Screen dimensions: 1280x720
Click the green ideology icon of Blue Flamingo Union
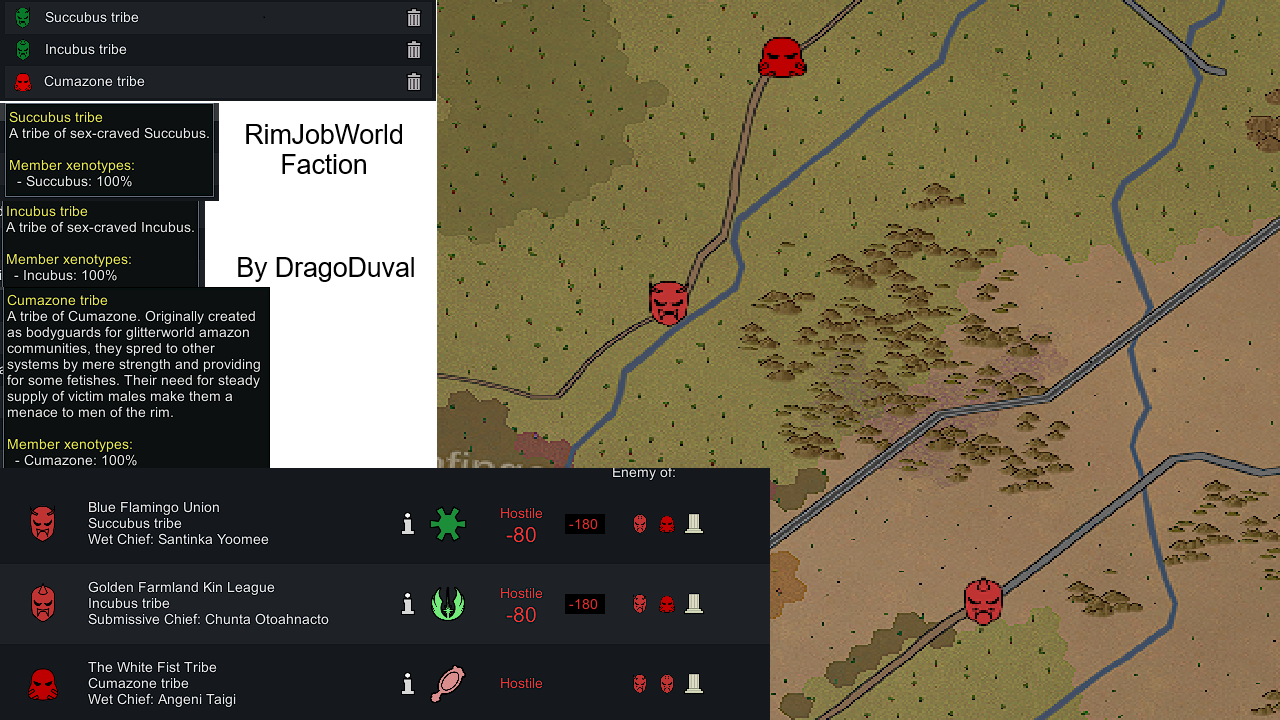coord(448,523)
